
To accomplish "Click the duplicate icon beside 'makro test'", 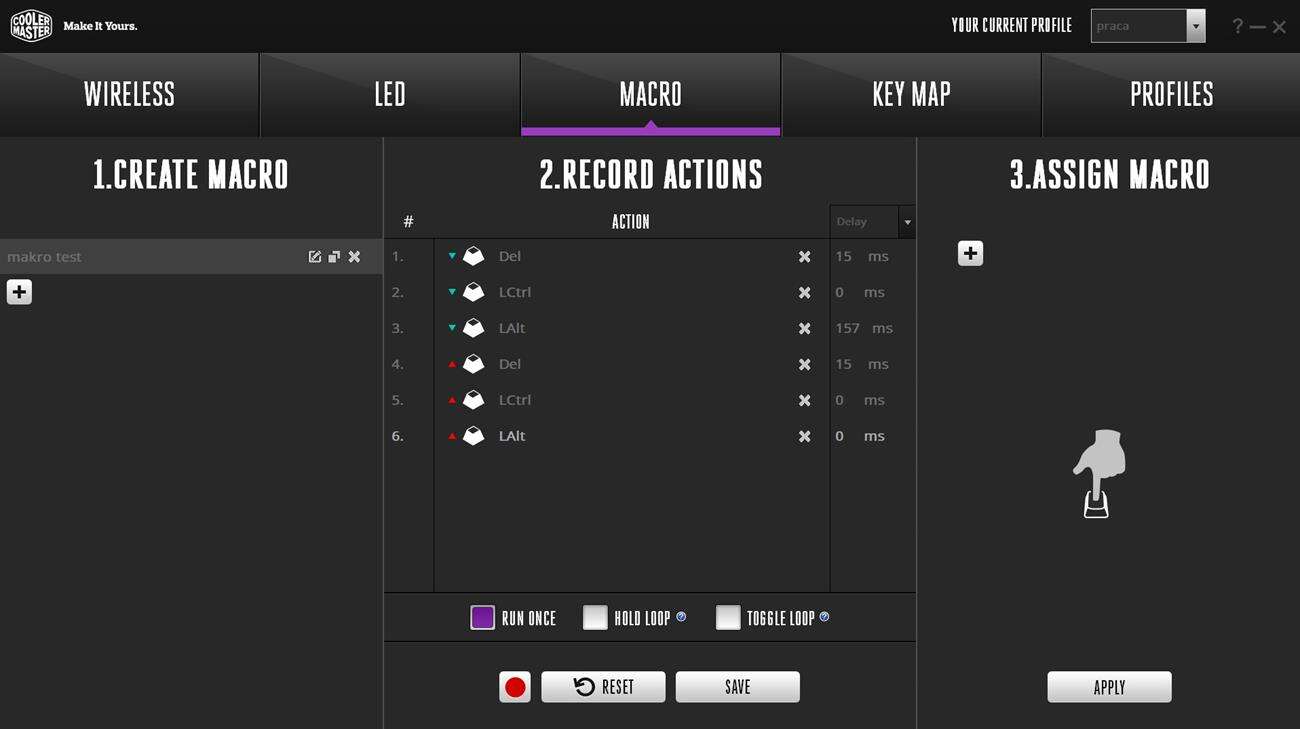I will click(334, 256).
